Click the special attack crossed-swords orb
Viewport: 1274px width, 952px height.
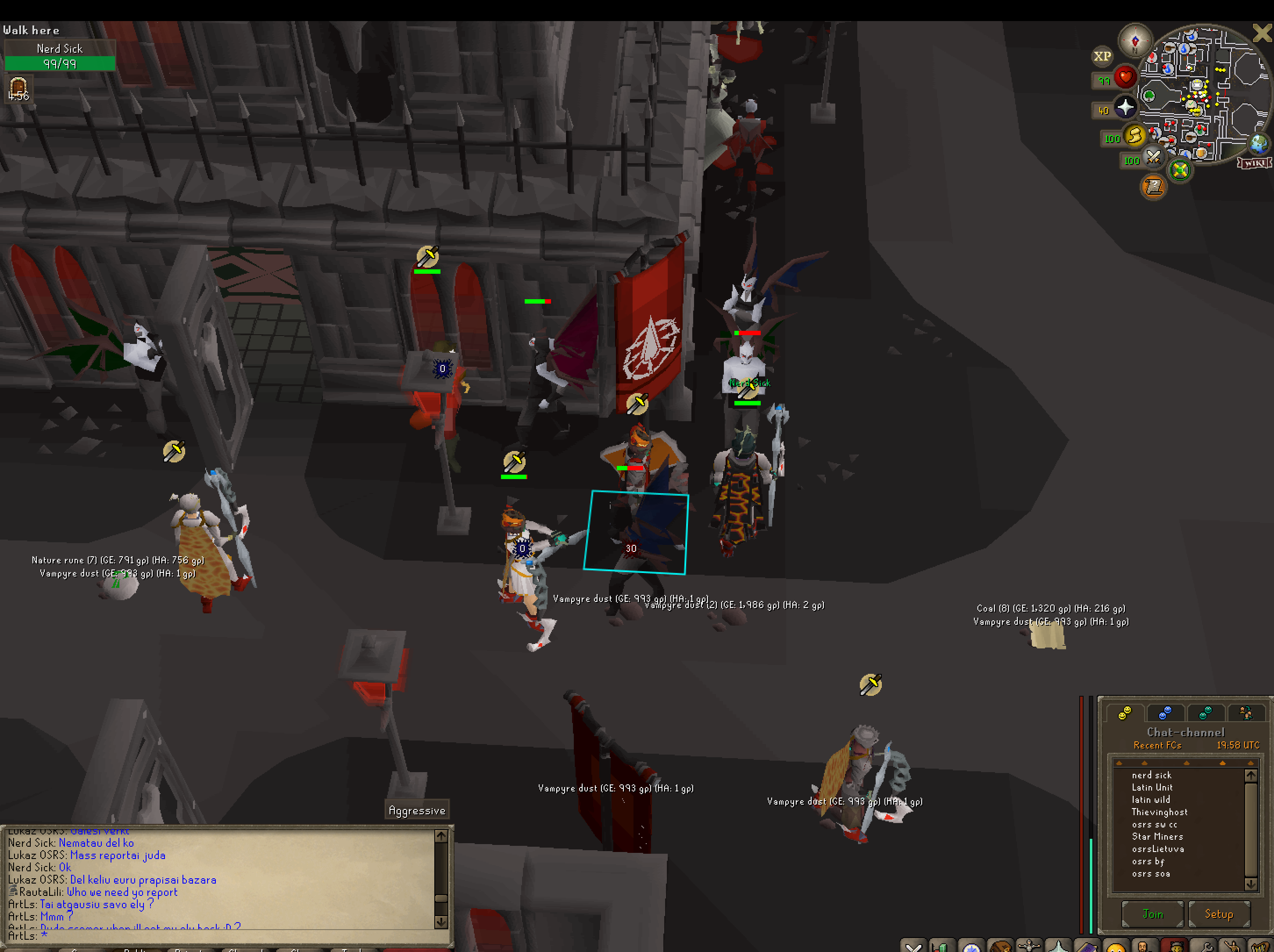point(1153,157)
